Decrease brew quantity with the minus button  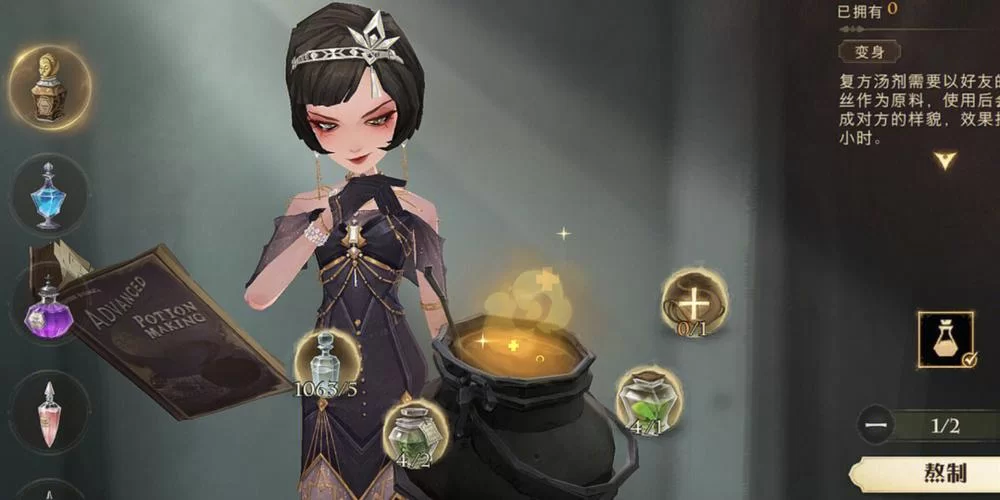(x=876, y=425)
